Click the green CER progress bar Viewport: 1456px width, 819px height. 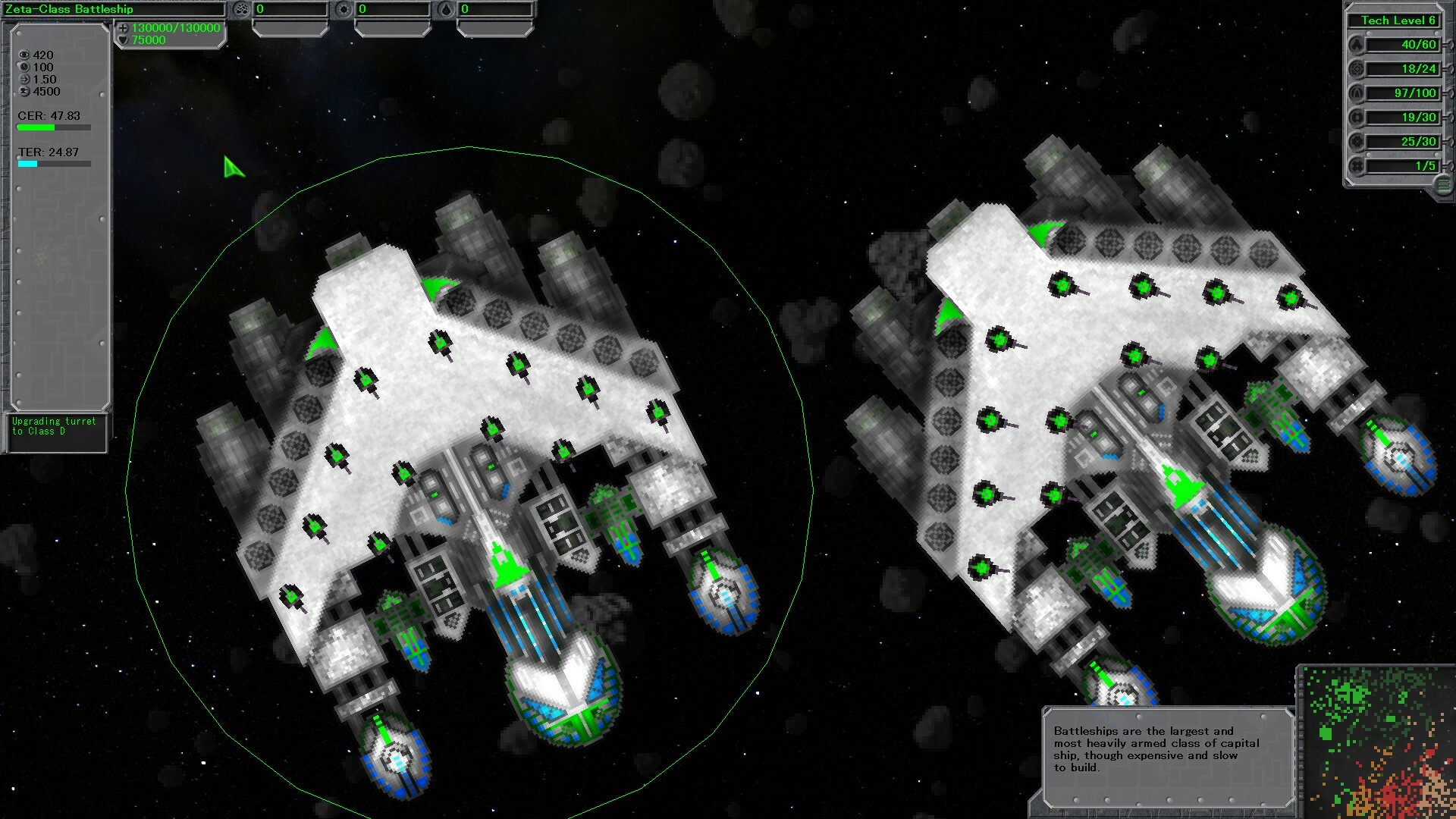point(34,127)
